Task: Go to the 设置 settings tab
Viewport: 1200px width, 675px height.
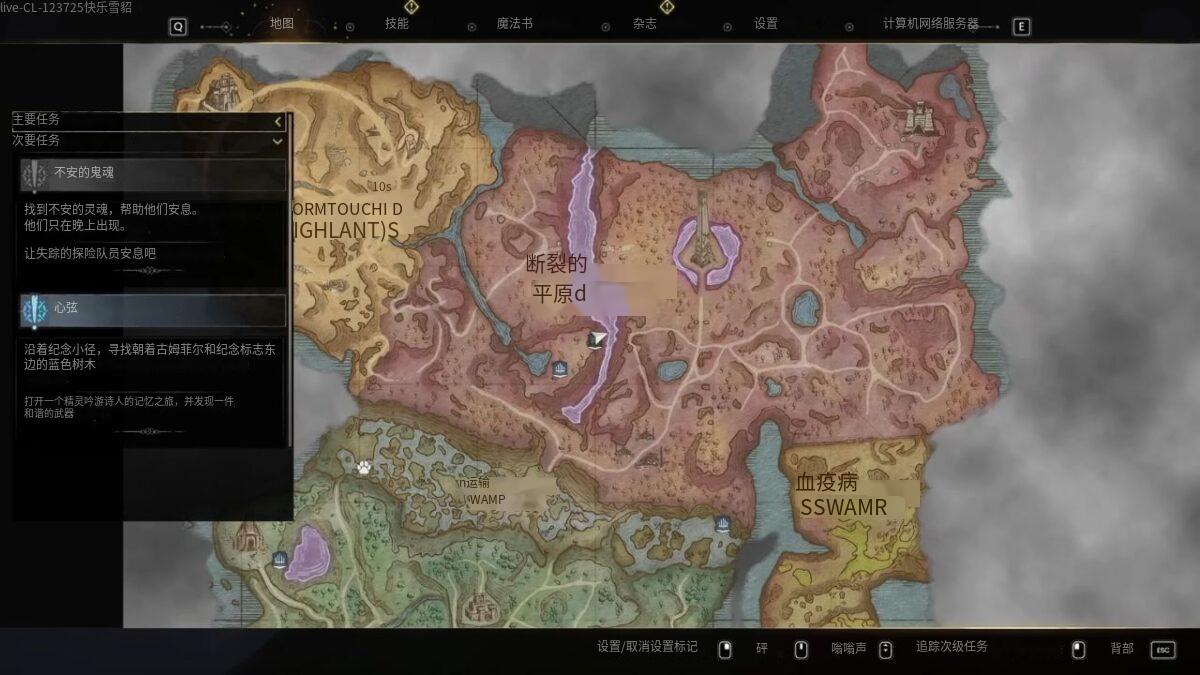Action: [x=766, y=24]
